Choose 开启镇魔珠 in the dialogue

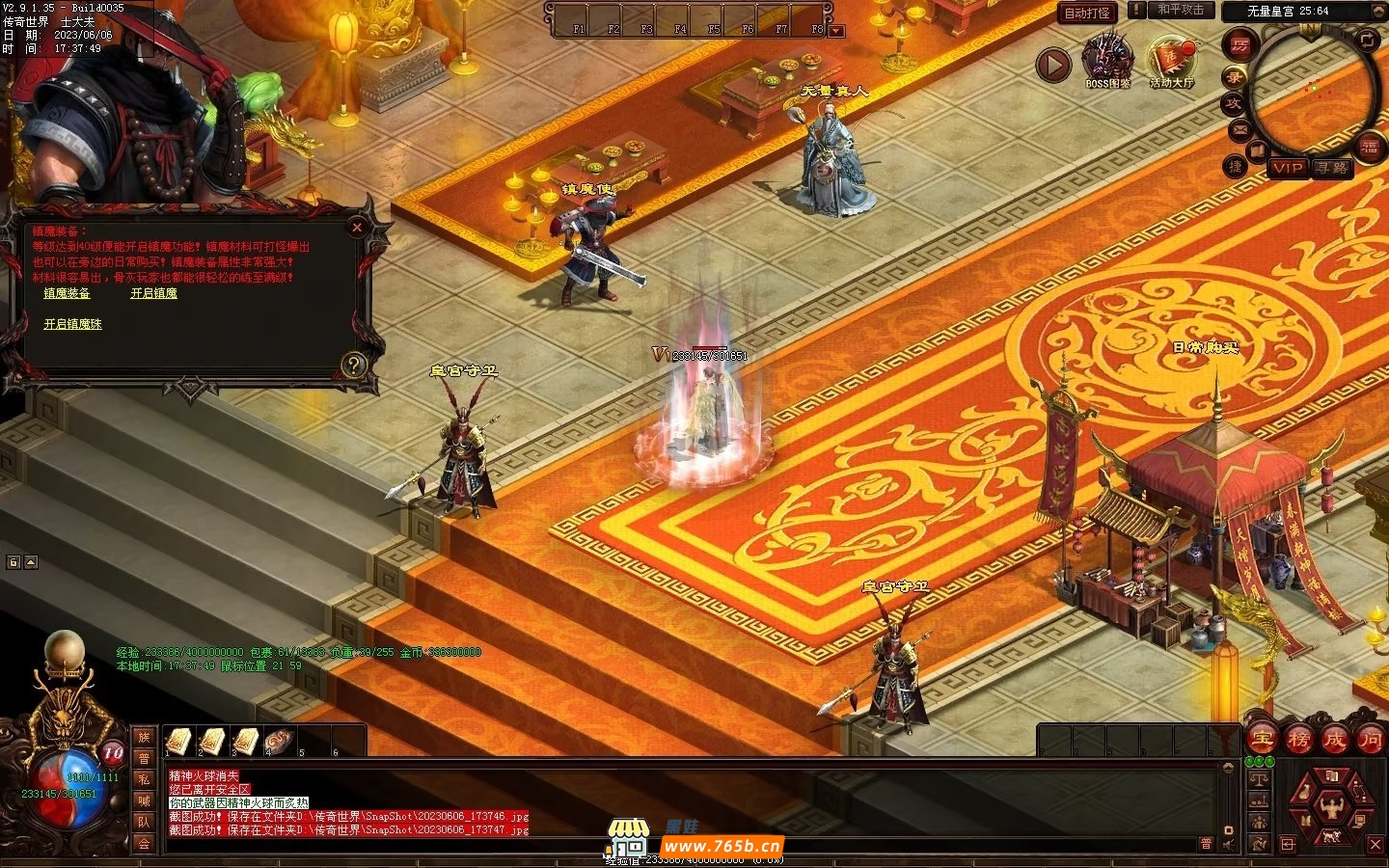point(72,324)
